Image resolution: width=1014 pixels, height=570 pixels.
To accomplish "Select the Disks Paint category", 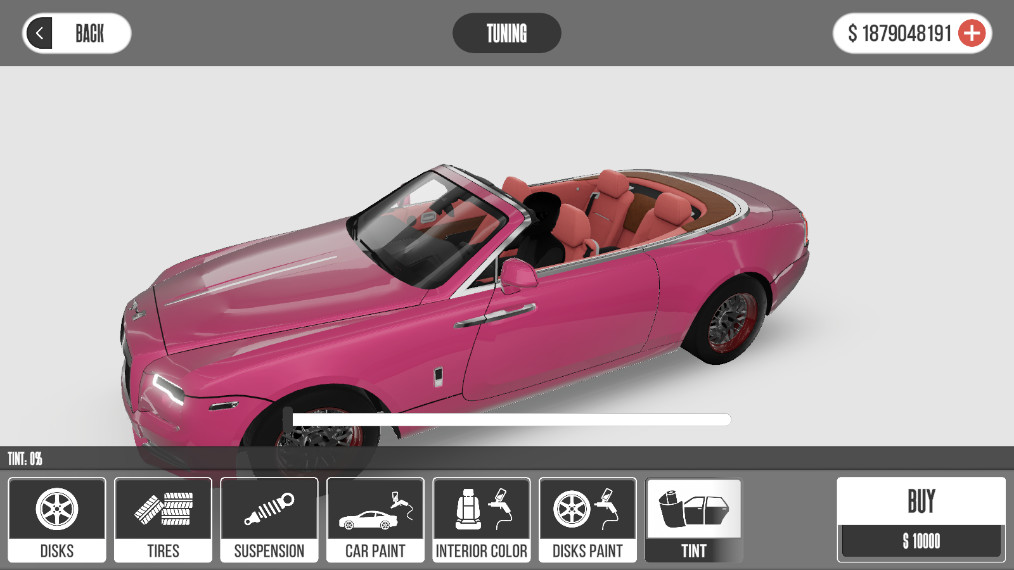I will click(587, 519).
